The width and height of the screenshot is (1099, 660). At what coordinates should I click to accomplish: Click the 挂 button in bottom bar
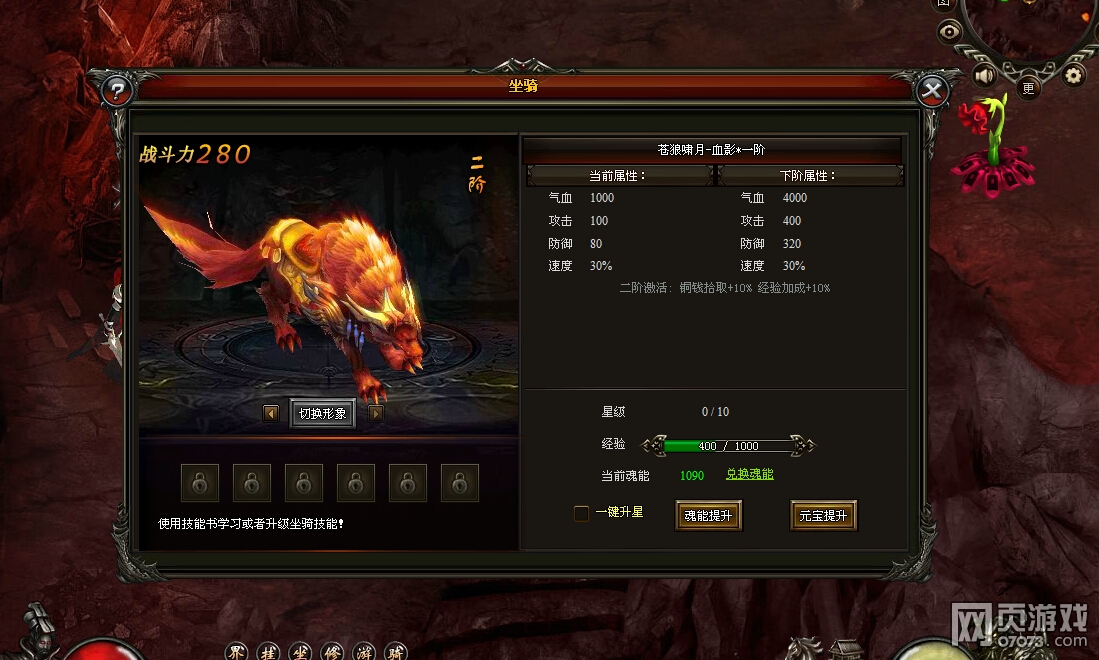click(267, 653)
